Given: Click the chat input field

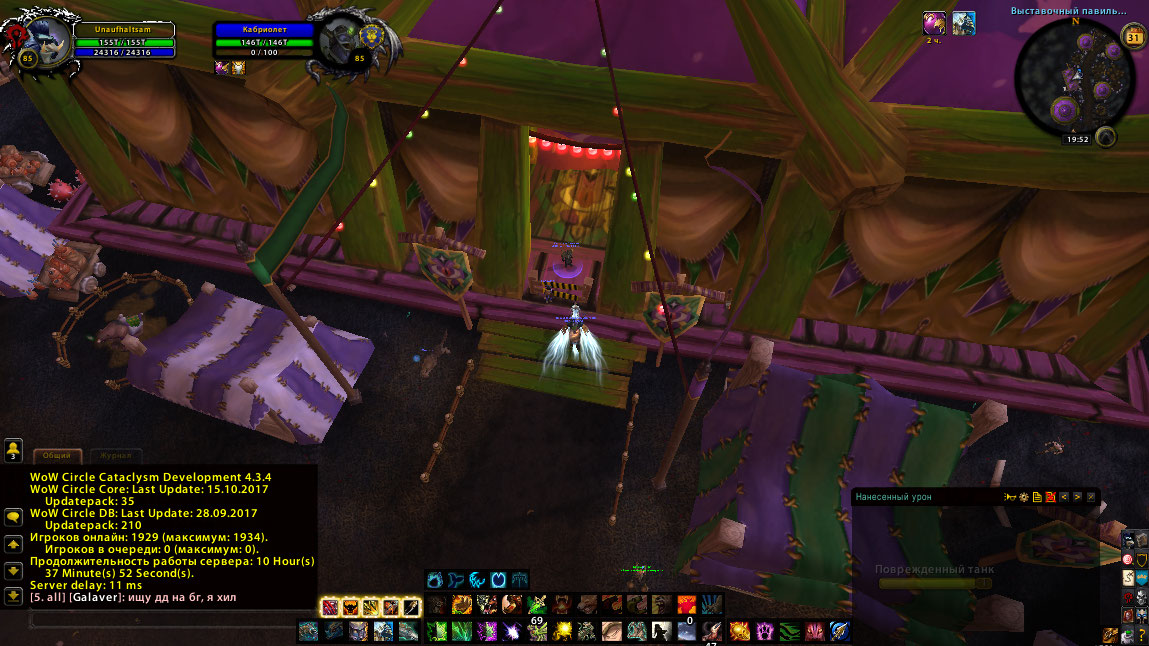Looking at the screenshot, I should 170,620.
